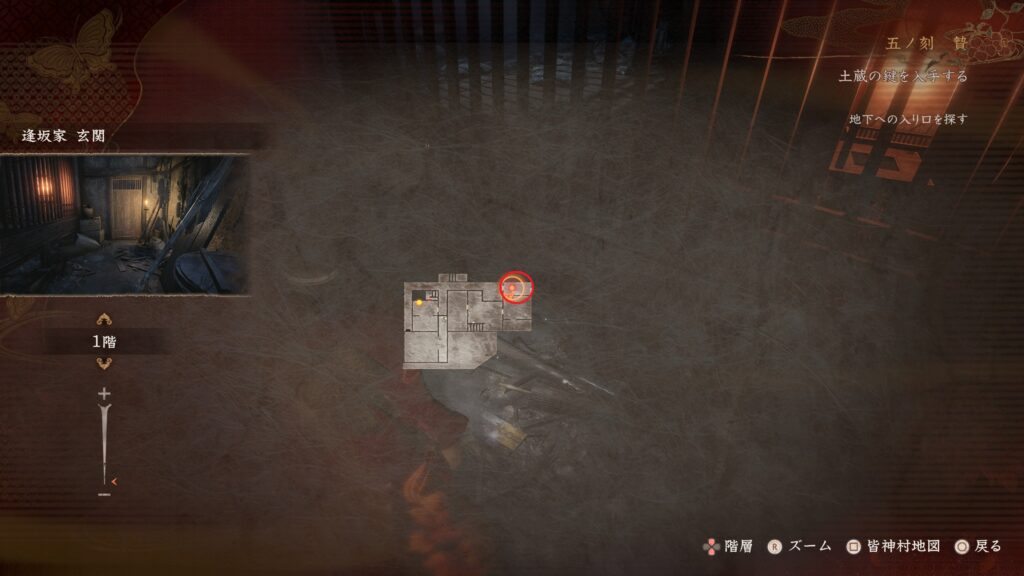Select the yellow dot marker on the map
1024x576 pixels.
pyautogui.click(x=419, y=302)
